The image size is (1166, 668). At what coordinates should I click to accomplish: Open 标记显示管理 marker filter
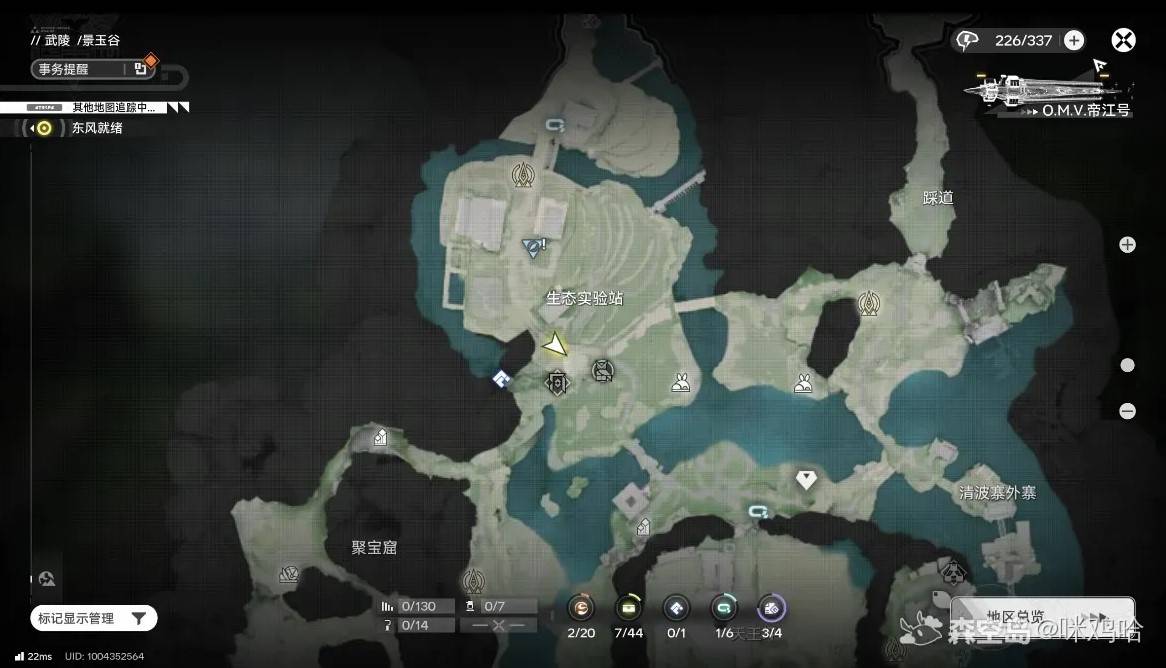pyautogui.click(x=93, y=619)
